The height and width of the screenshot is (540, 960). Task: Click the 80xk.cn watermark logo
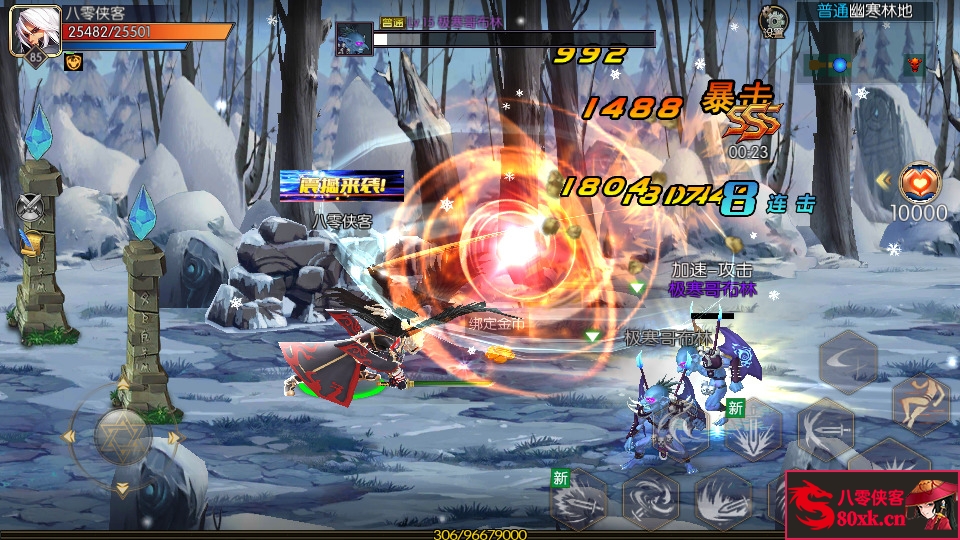(871, 505)
